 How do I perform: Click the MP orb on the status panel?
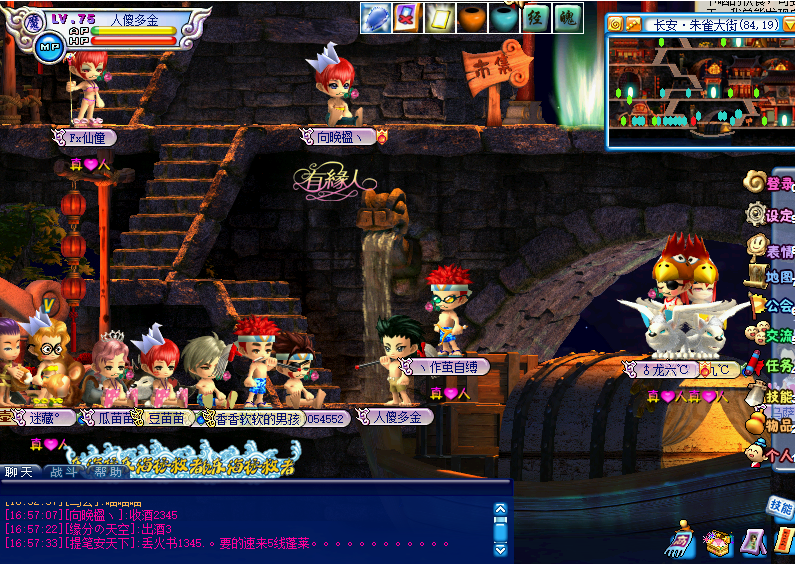(x=48, y=45)
